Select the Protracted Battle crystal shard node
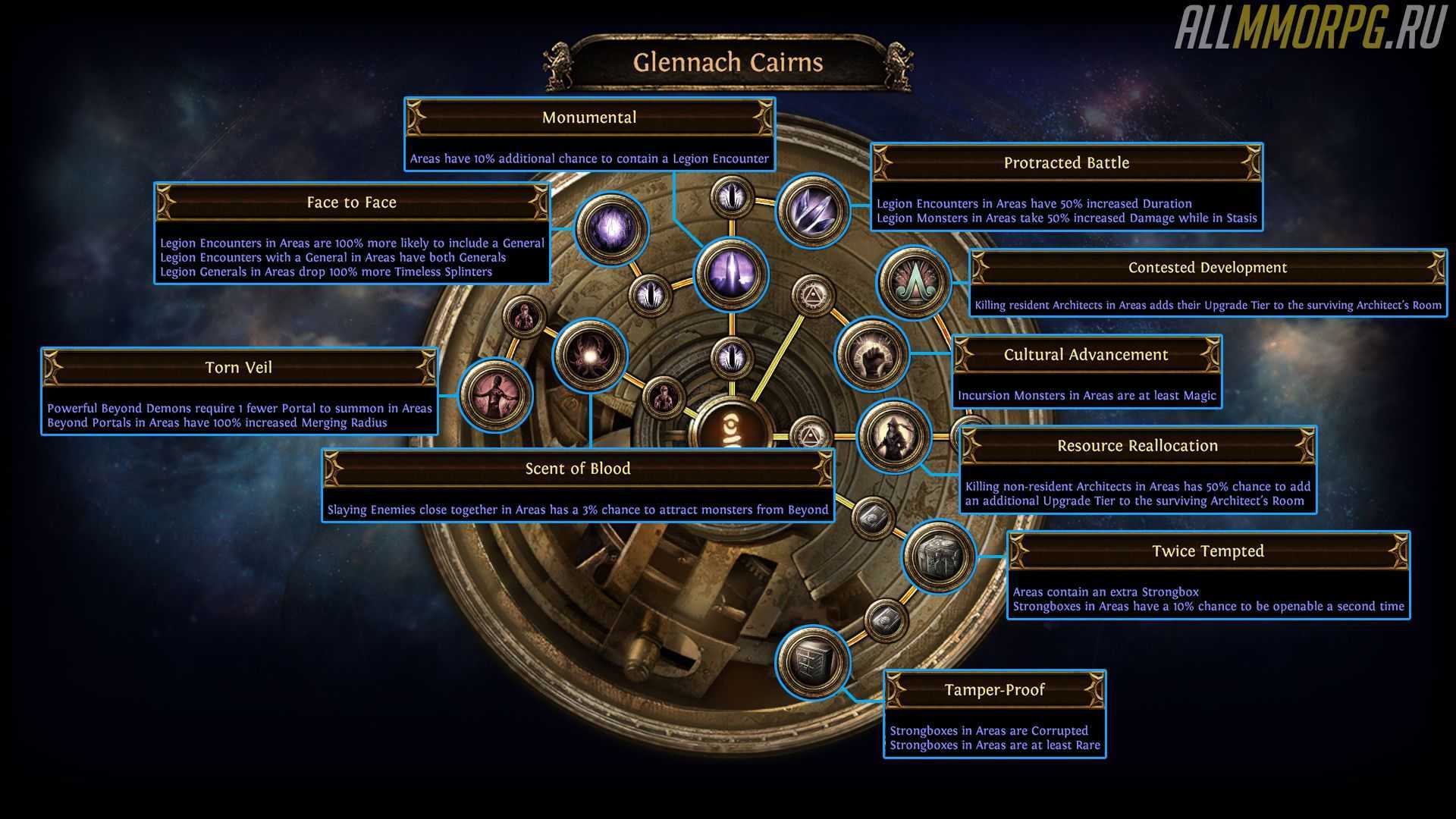1456x819 pixels. coord(812,209)
